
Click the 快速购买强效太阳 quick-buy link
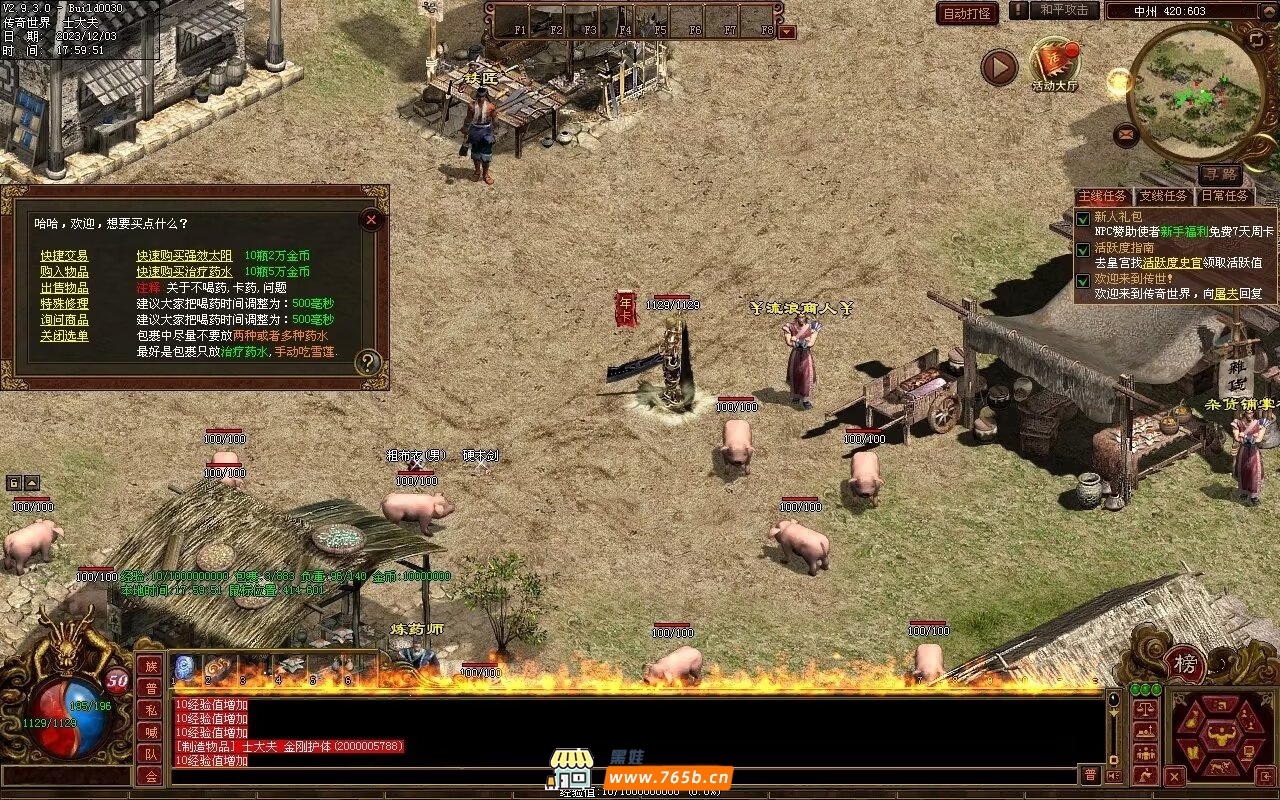[x=184, y=256]
